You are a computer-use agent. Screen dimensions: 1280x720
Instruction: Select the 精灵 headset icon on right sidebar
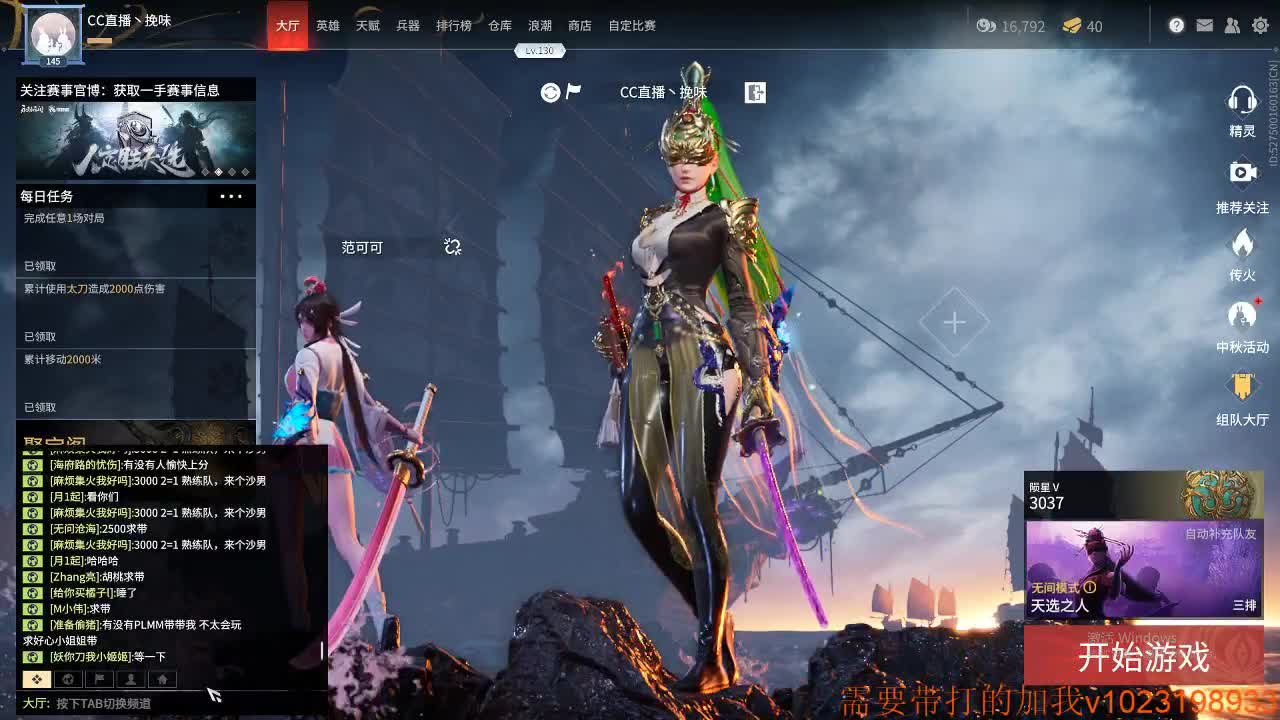1242,100
